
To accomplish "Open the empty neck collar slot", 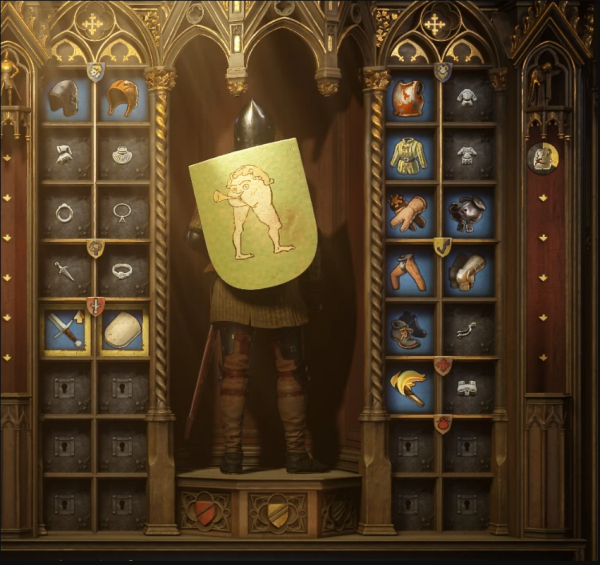I will 122,154.
